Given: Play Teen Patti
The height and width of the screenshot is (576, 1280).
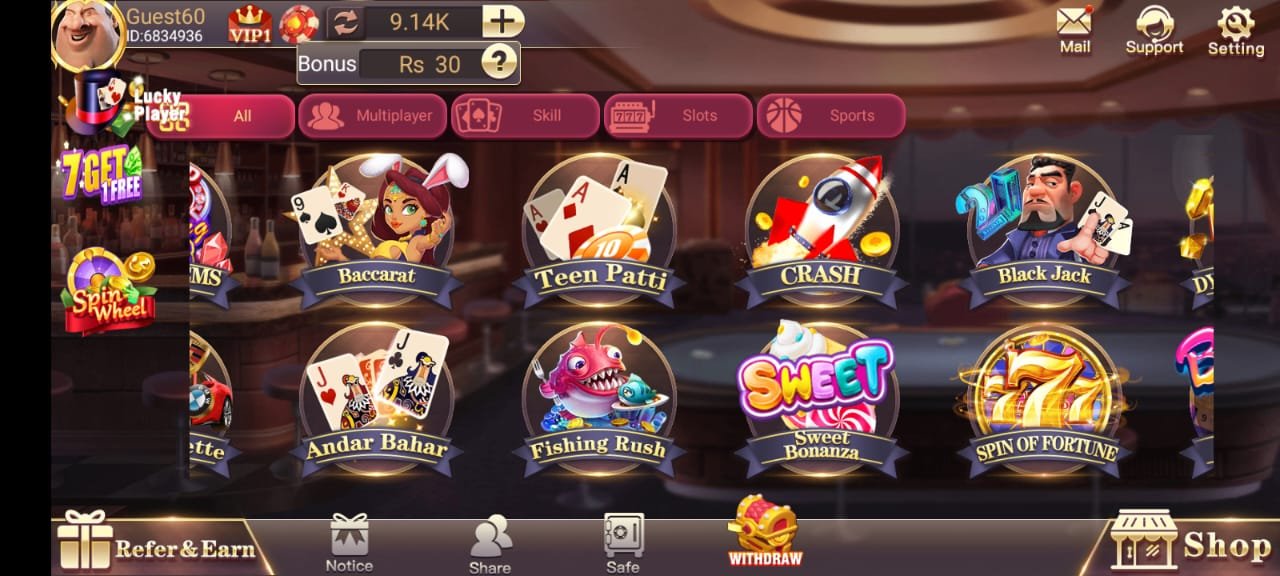Looking at the screenshot, I should (x=600, y=232).
